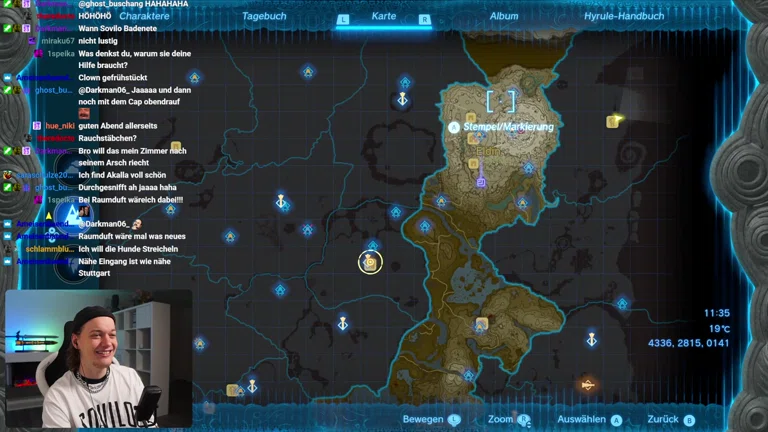768x432 pixels.
Task: Select the Karte tab
Action: point(384,16)
